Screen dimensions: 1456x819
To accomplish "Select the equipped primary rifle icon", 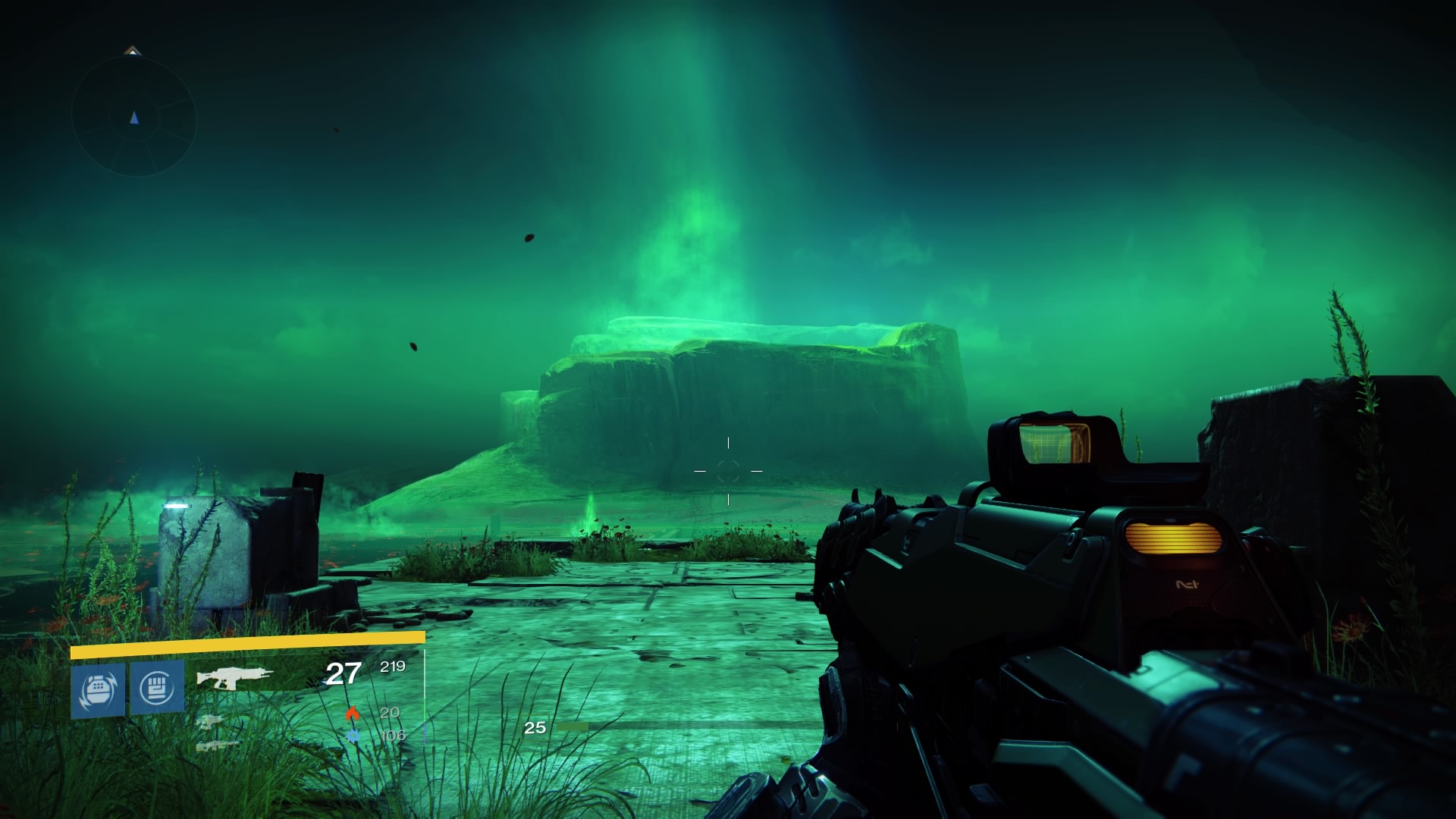I will (234, 676).
